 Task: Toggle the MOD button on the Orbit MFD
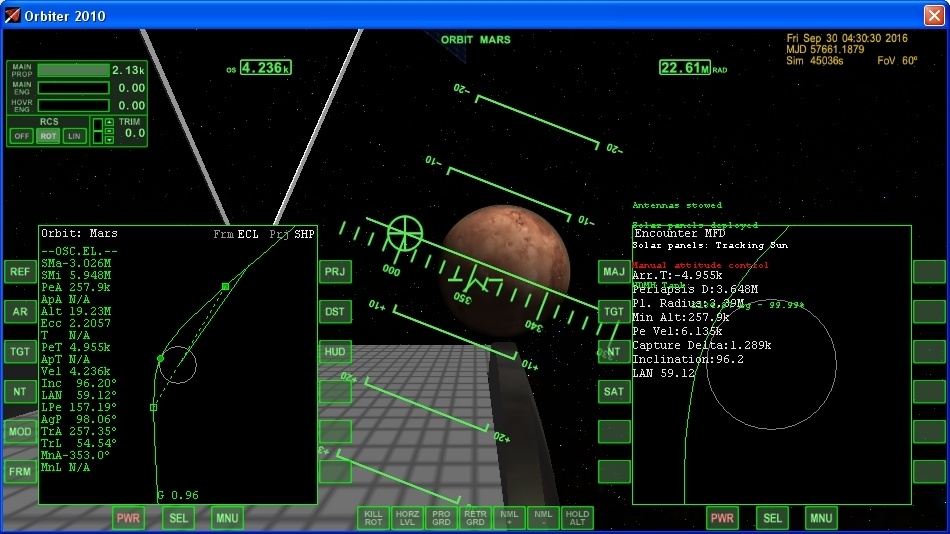click(20, 432)
